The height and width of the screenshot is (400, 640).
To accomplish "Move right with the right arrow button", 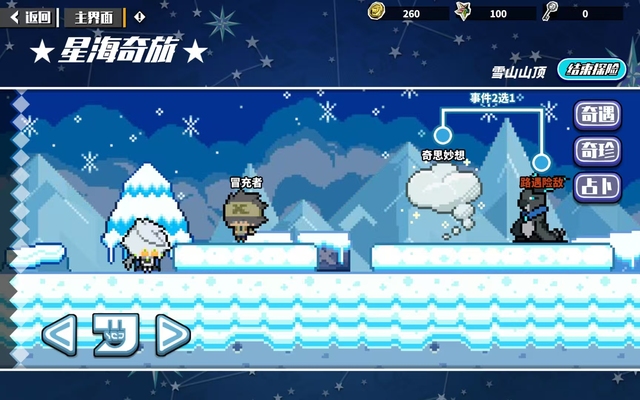I will coord(172,334).
